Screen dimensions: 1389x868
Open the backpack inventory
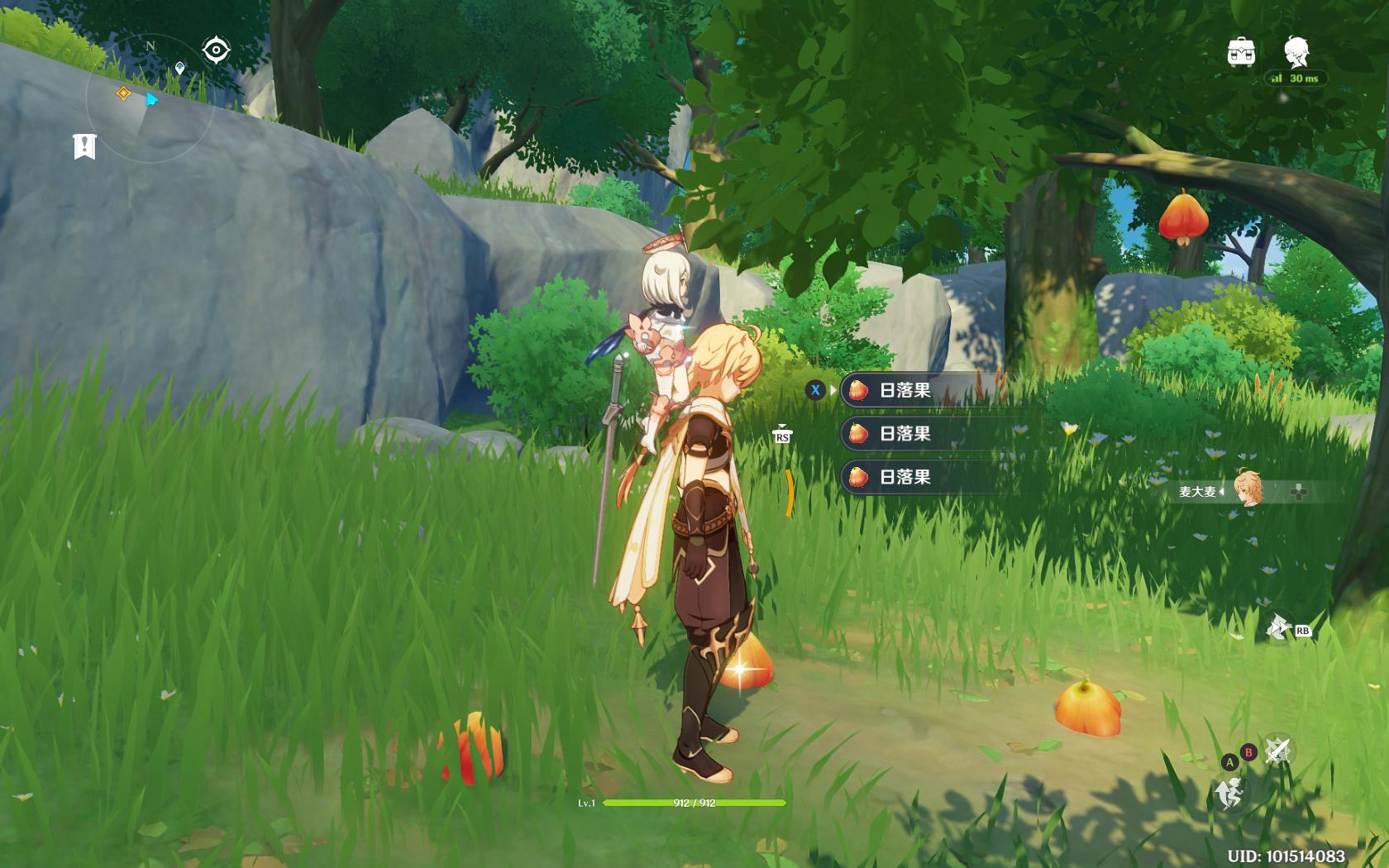click(x=1241, y=52)
